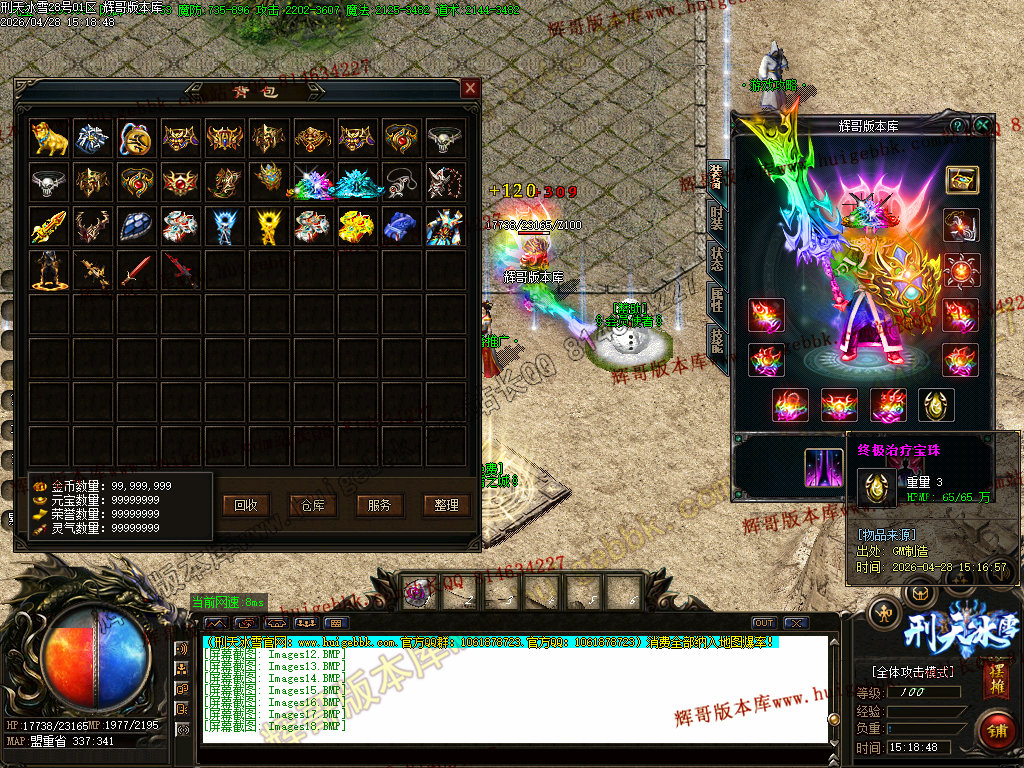This screenshot has width=1024, height=768.
Task: Open the 状态 status tab
Action: tap(717, 257)
